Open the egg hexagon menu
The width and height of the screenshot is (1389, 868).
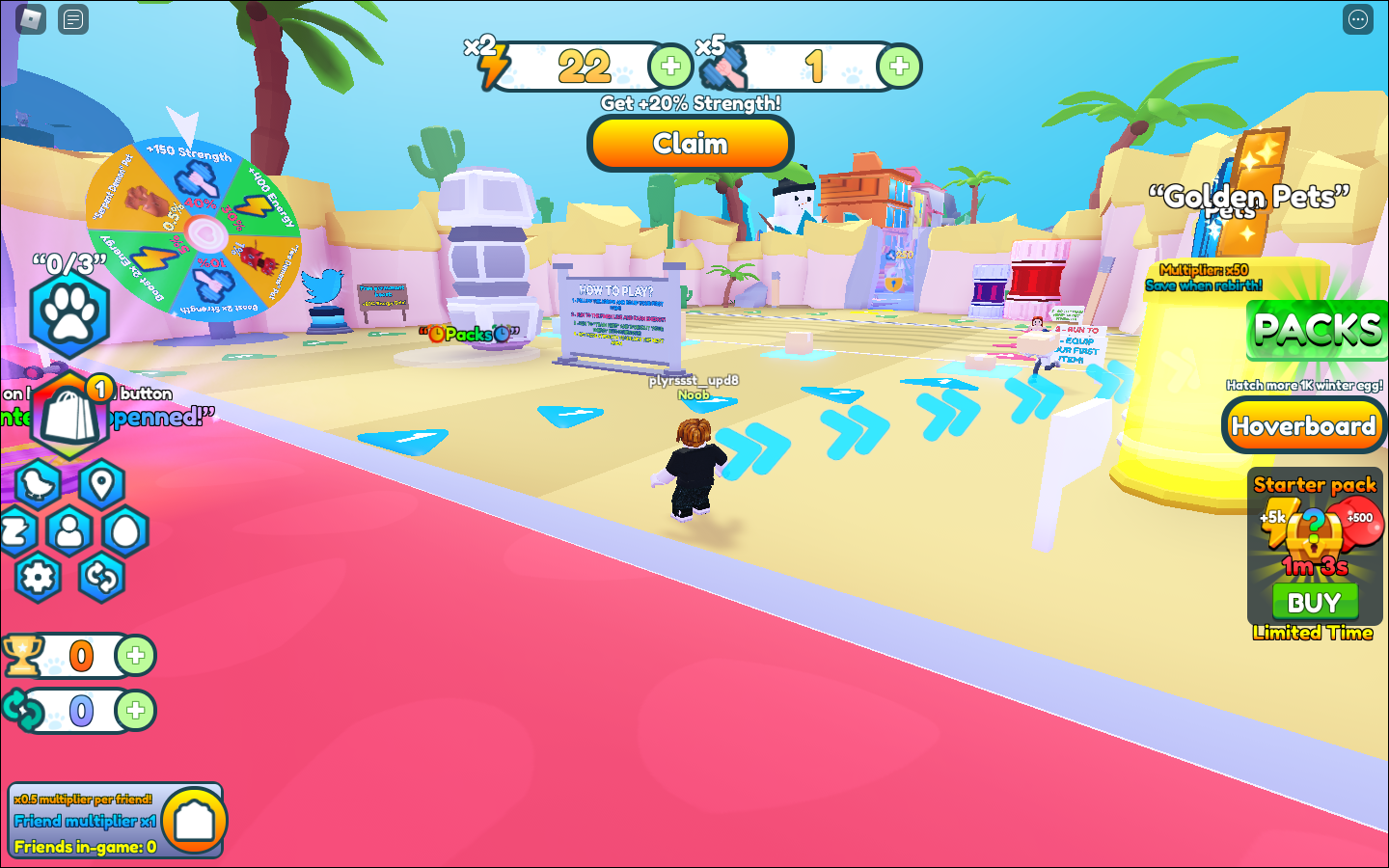click(126, 531)
